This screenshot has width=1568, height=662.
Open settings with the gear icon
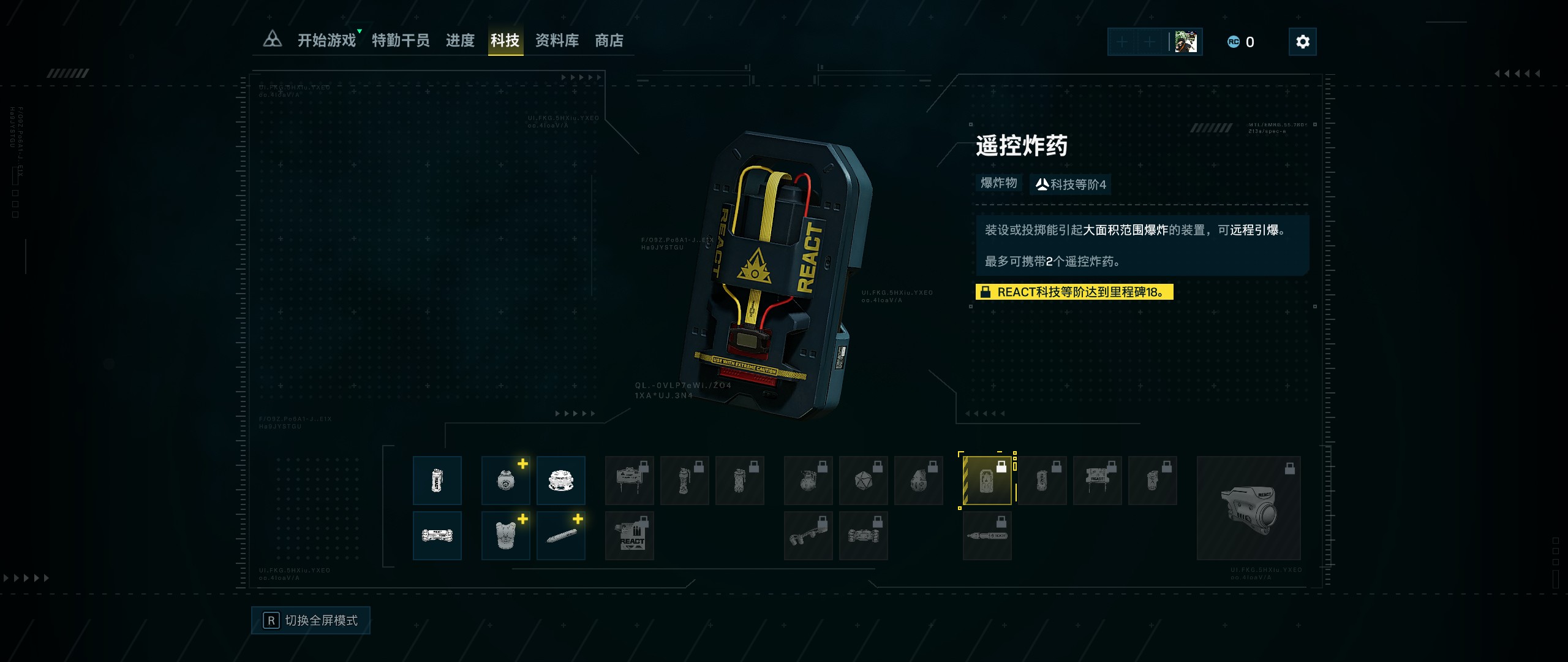point(1302,42)
